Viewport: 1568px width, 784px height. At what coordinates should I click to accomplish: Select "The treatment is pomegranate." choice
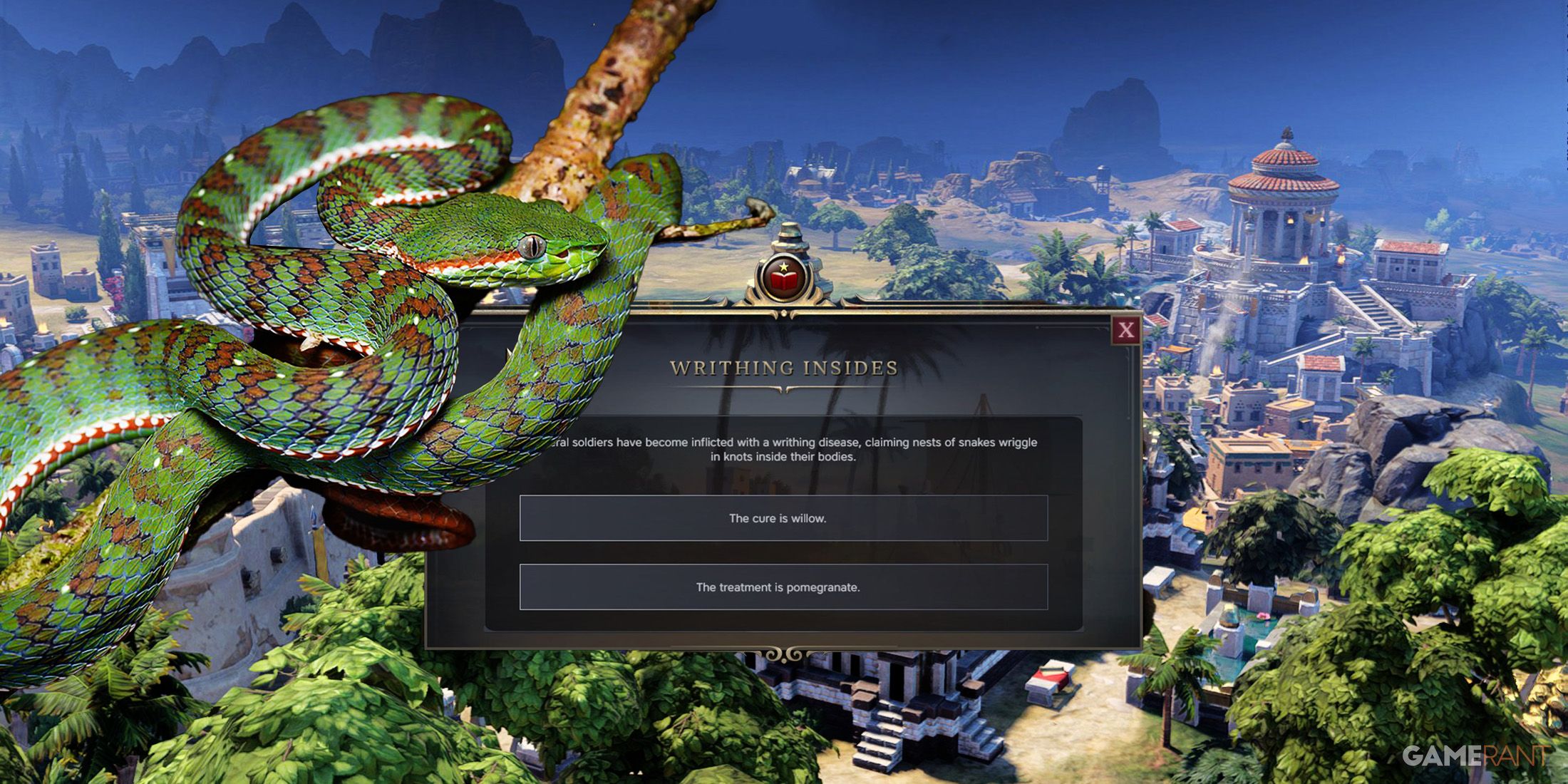[x=783, y=587]
